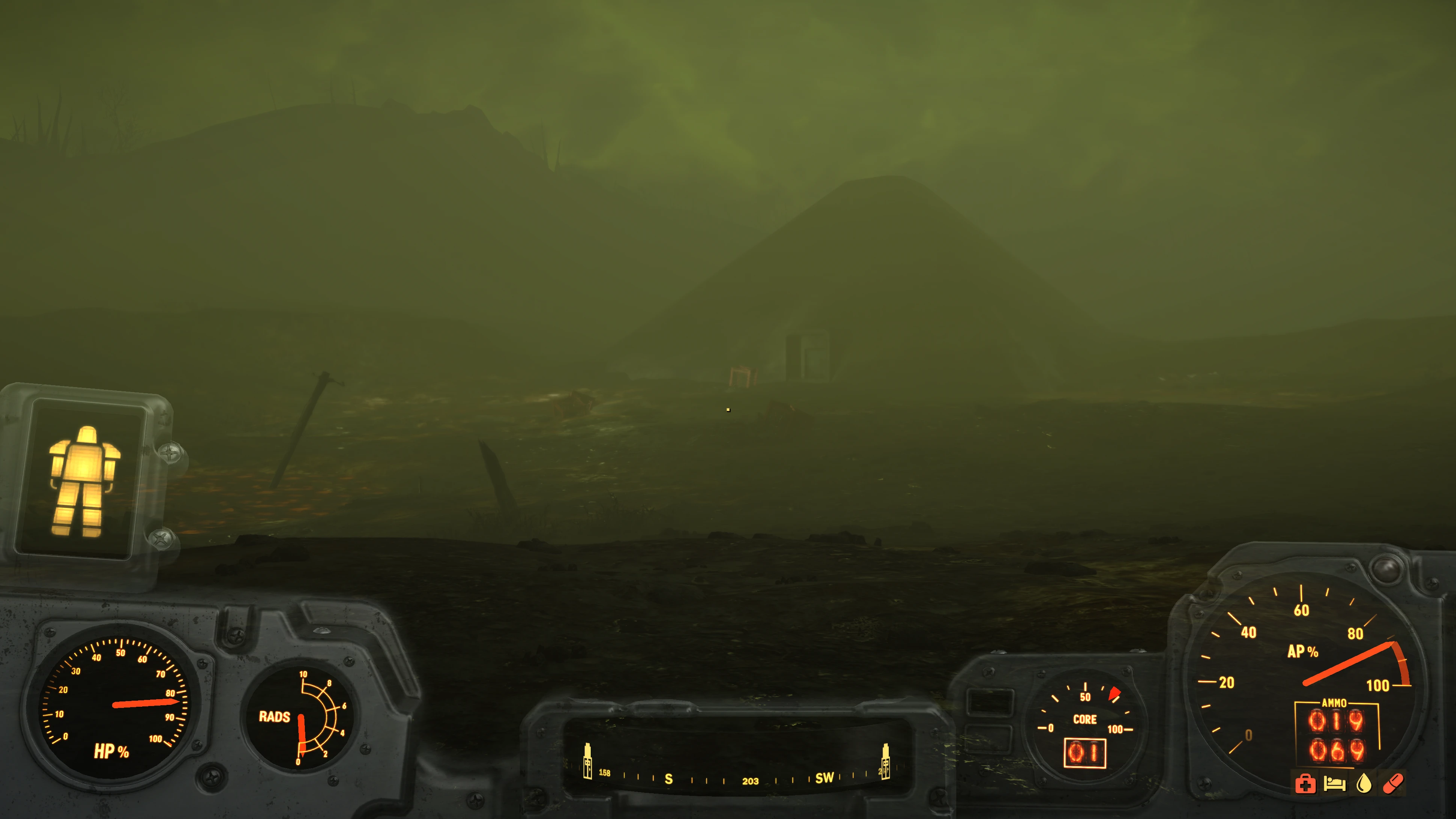
Task: Click the water drop thirst icon
Action: [x=1364, y=784]
